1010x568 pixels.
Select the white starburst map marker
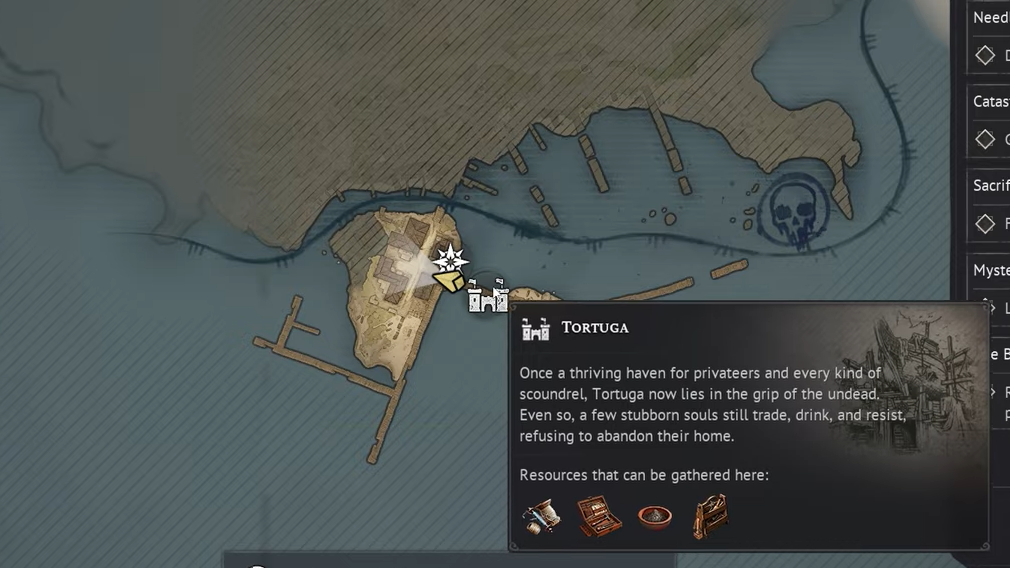pos(452,260)
